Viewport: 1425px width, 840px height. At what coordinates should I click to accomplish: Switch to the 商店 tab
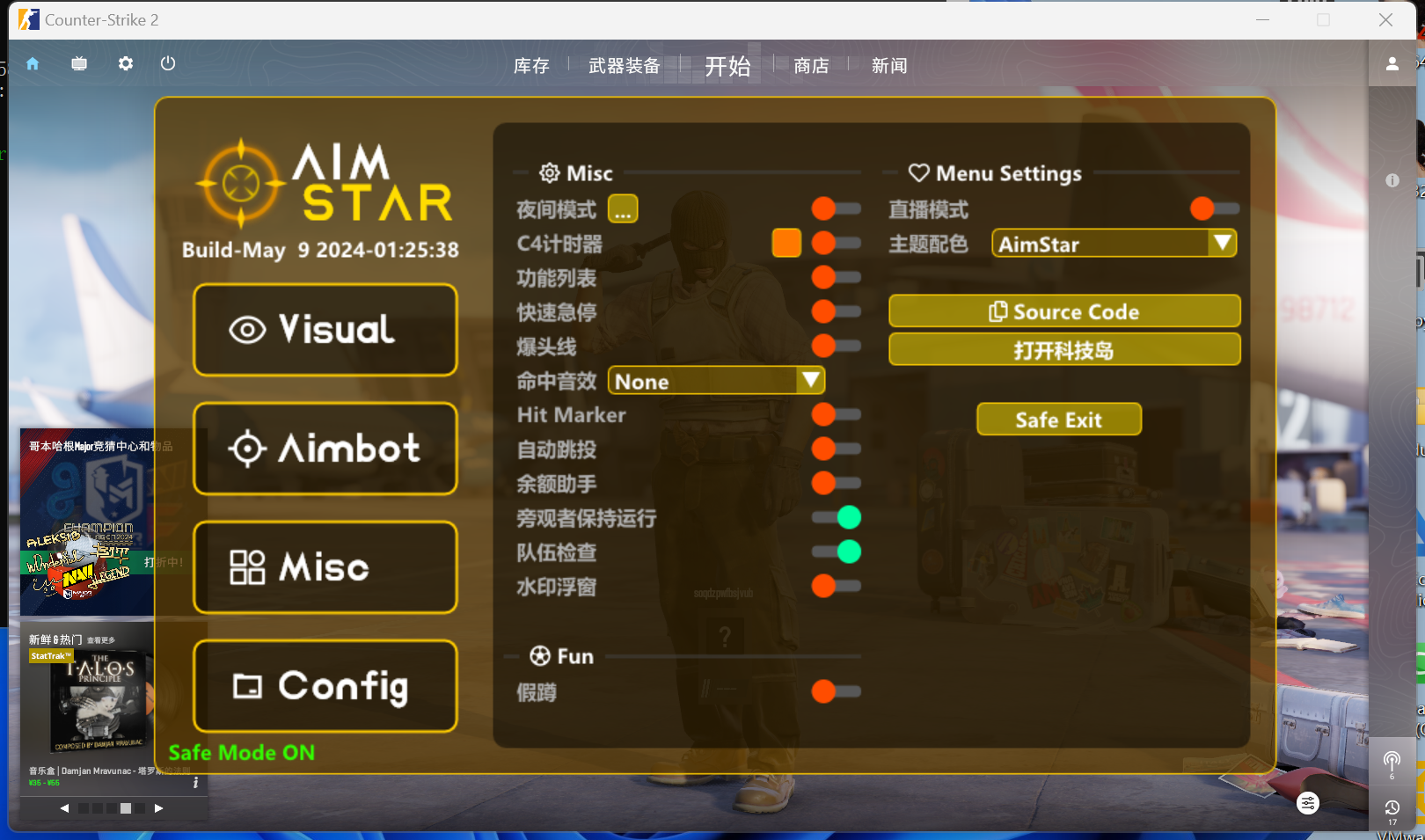coord(809,65)
